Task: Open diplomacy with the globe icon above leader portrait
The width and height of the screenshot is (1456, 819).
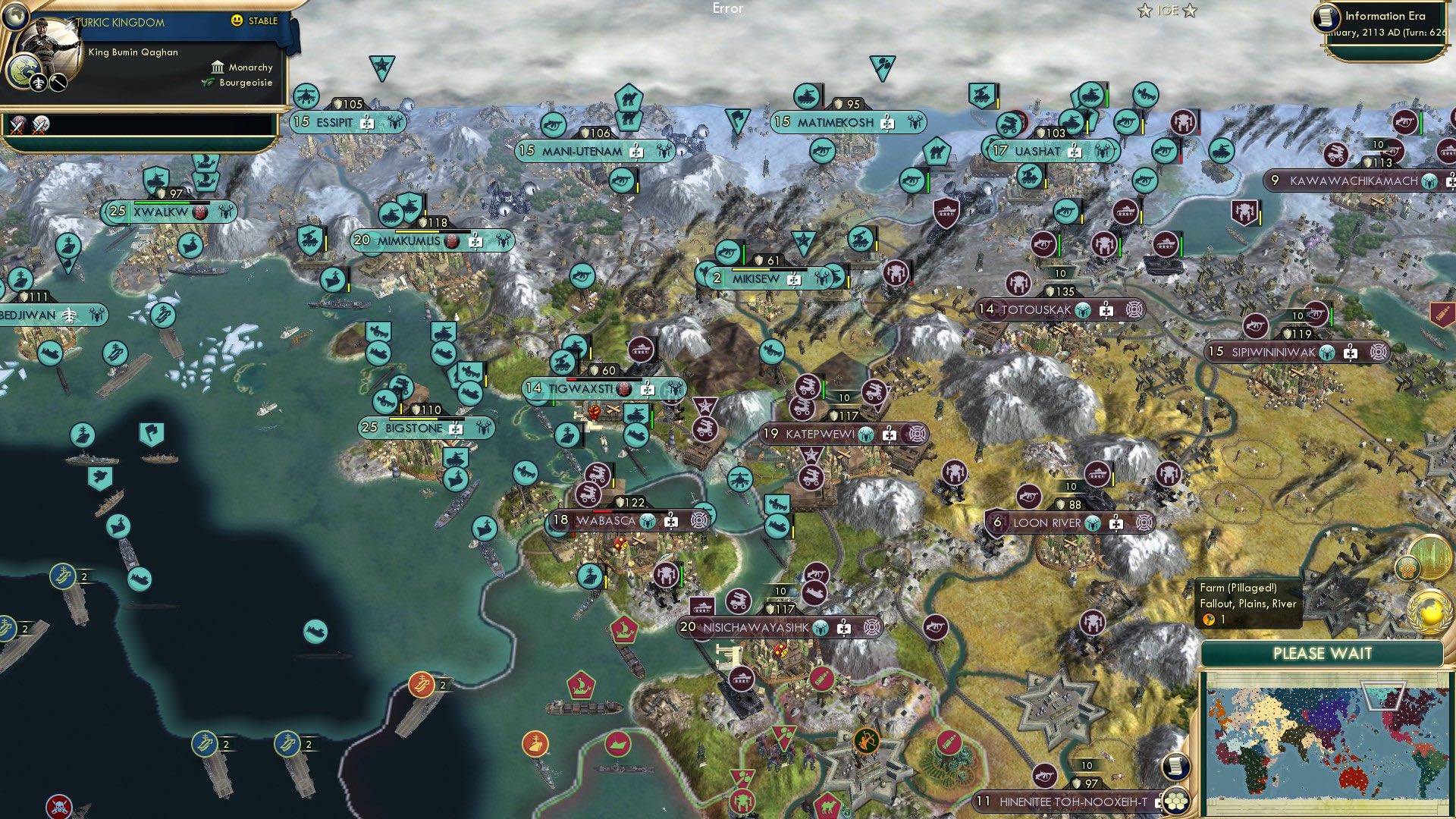Action: [16, 17]
